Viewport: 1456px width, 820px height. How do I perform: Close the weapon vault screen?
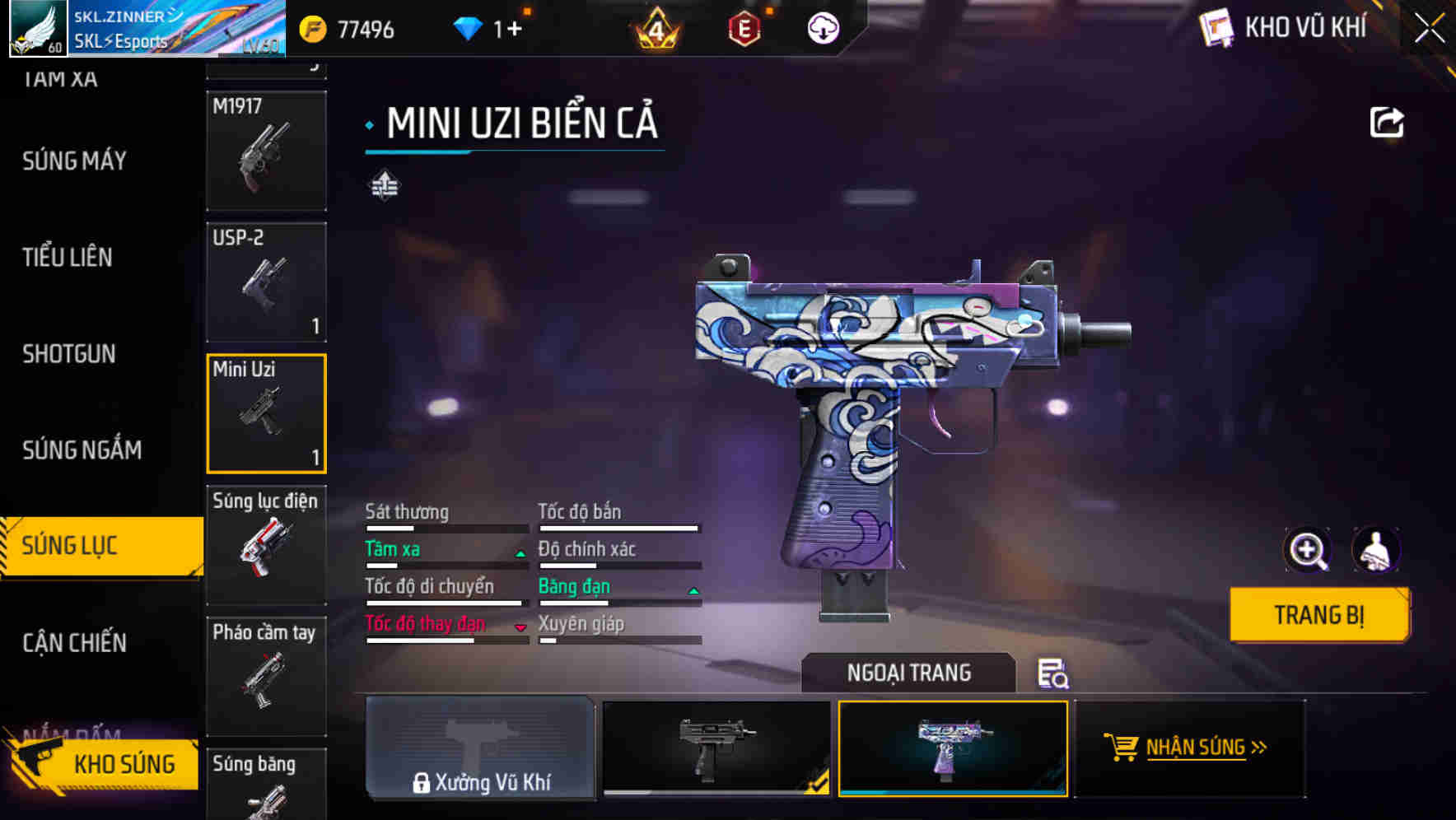(x=1430, y=29)
